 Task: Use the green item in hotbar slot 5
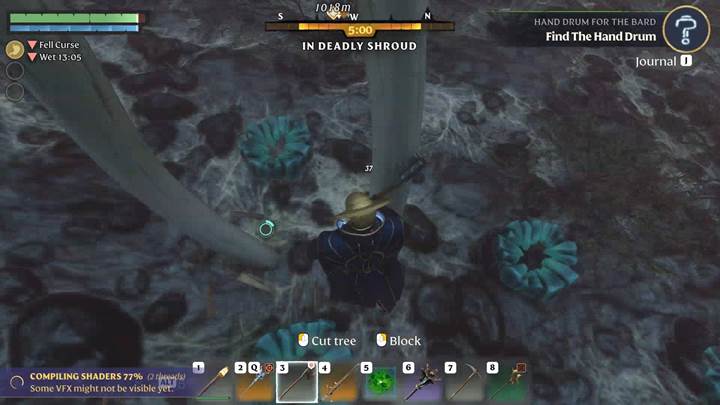380,382
